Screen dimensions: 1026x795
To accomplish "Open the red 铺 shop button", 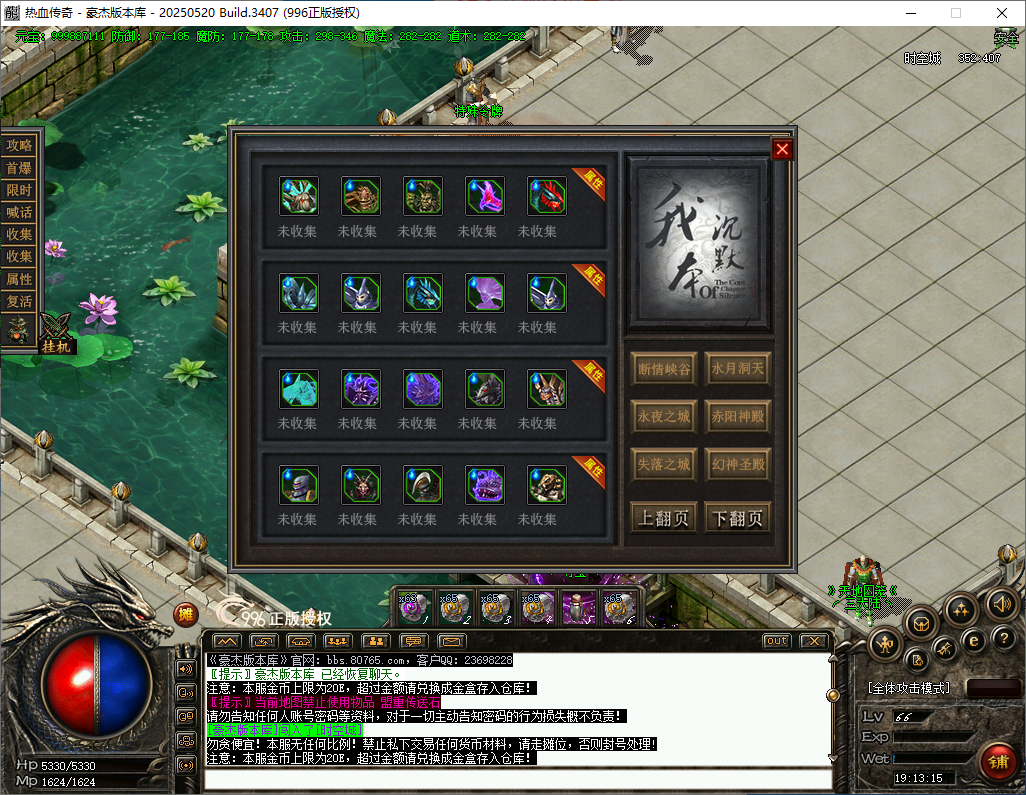I will click(997, 762).
